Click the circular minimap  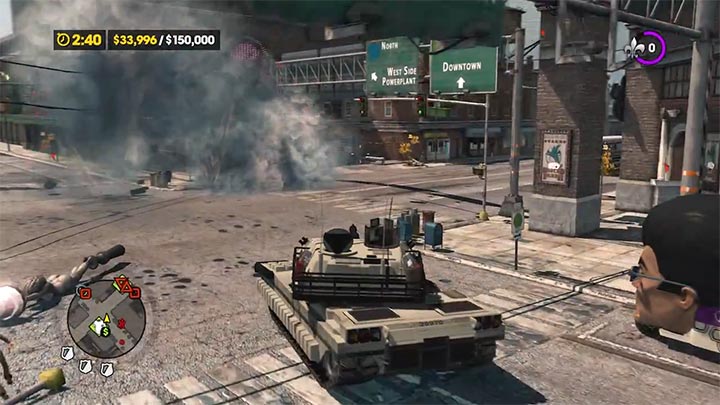point(106,320)
